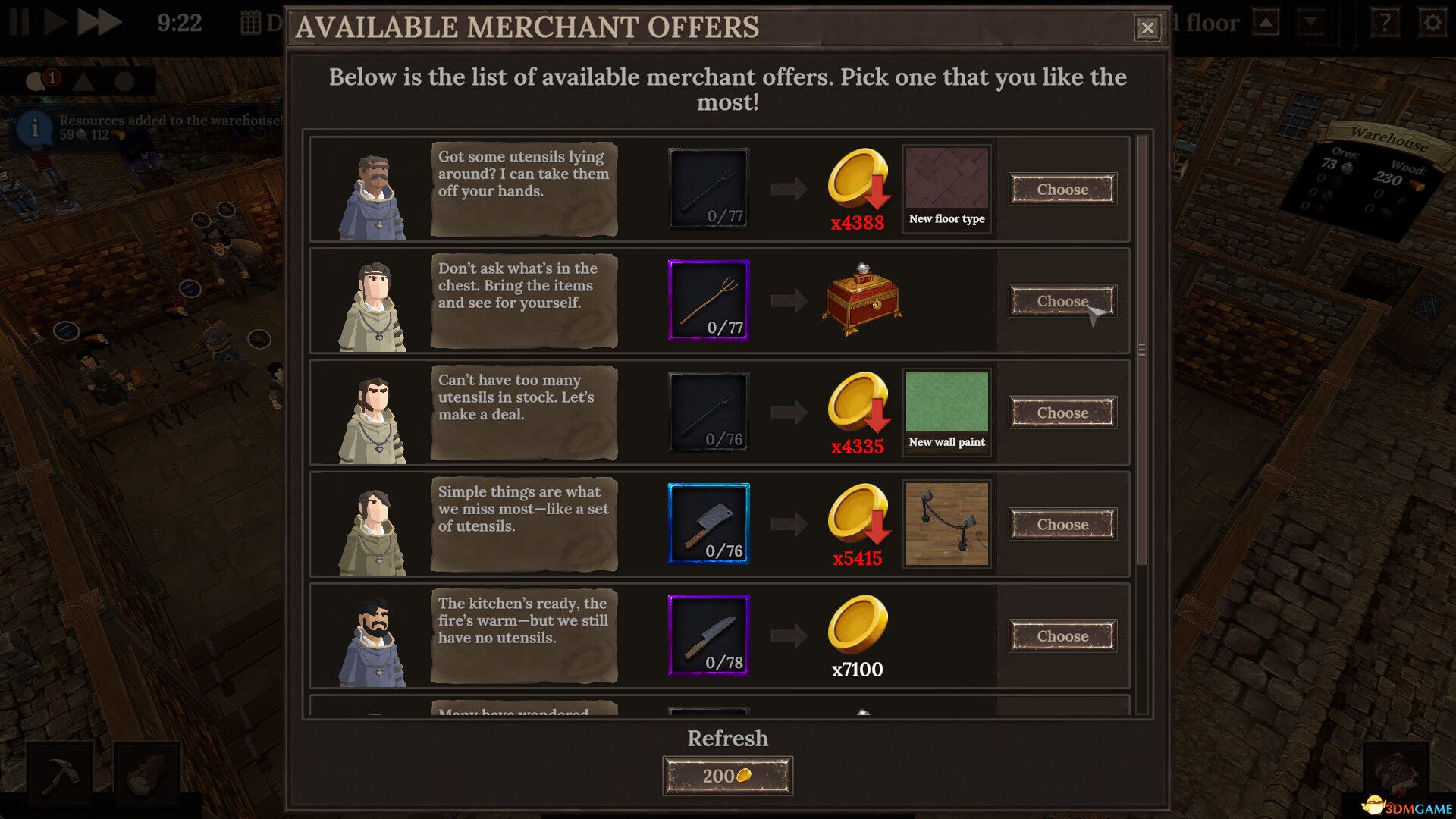1456x819 pixels.
Task: Select the green New wall paint swatch
Action: (x=946, y=402)
